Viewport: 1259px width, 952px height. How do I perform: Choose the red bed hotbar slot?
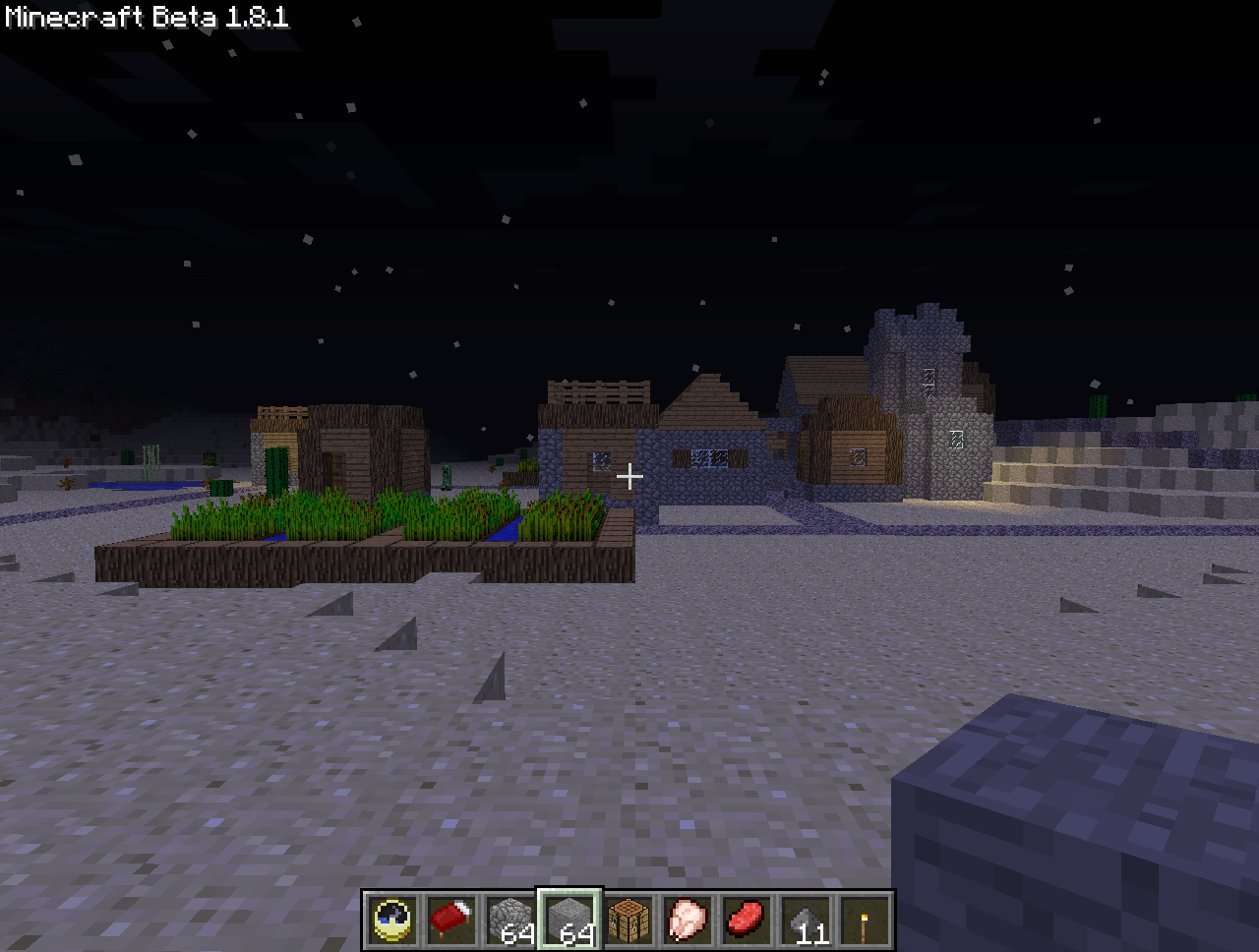point(452,922)
